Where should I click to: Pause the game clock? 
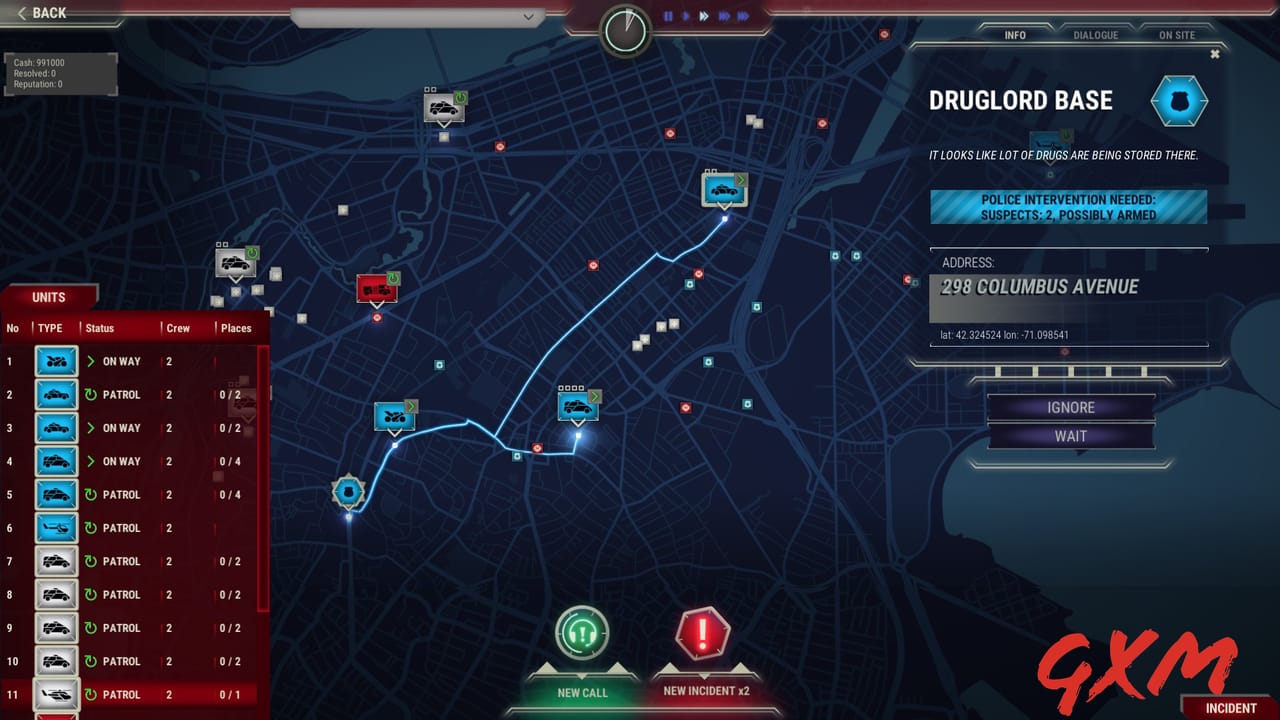click(x=668, y=15)
